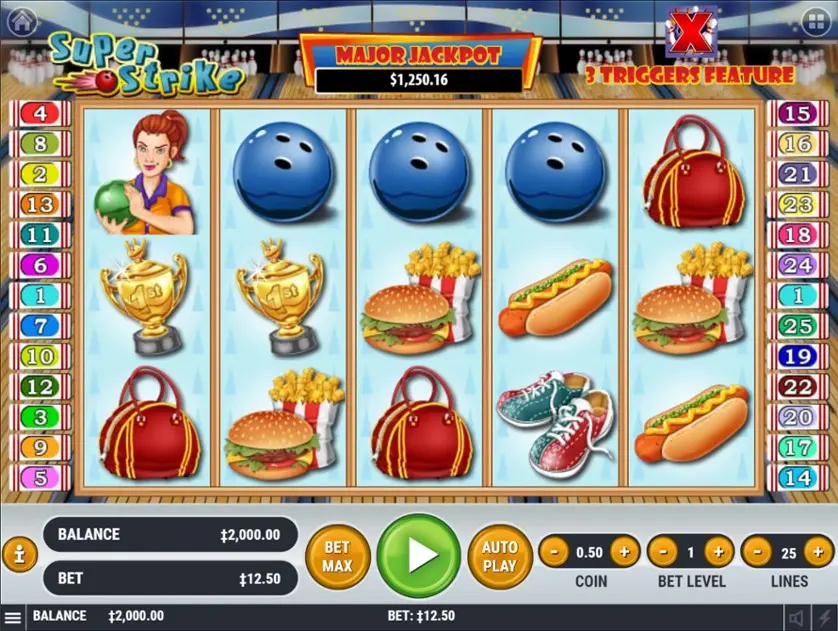Highlight payline 13 indicator
The image size is (838, 631).
pyautogui.click(x=40, y=205)
